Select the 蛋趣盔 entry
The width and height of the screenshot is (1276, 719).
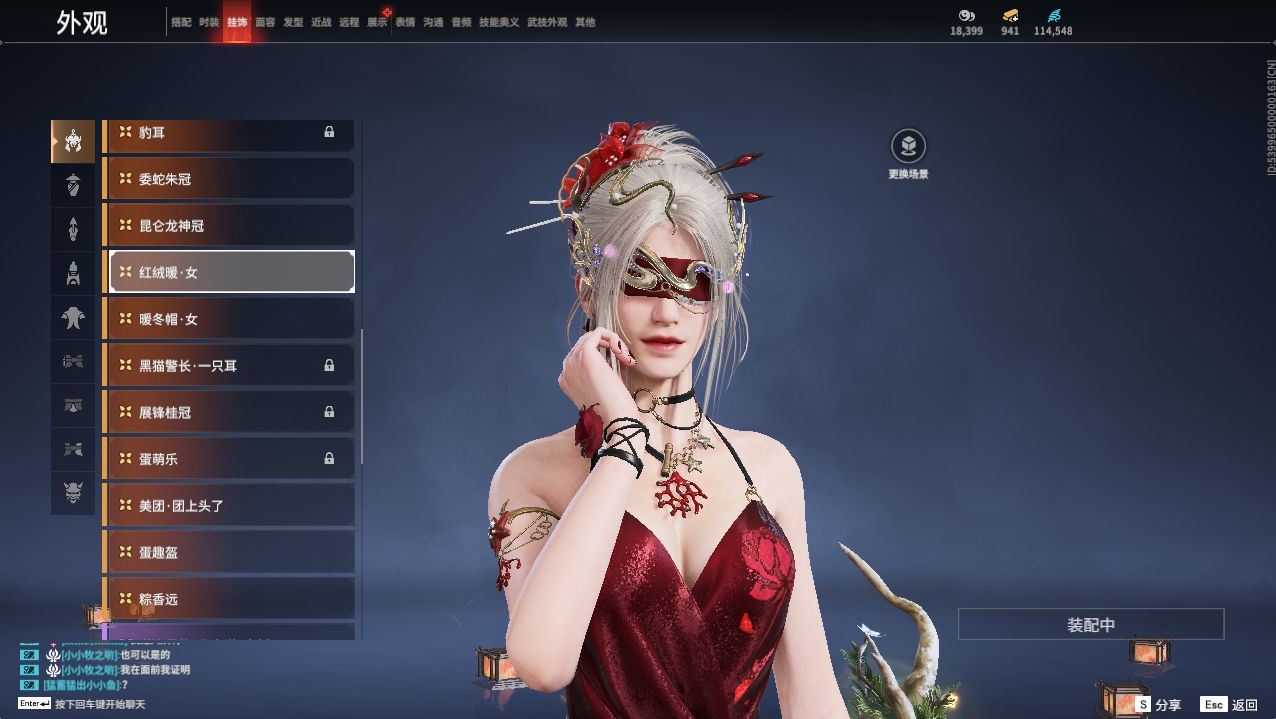tap(230, 552)
